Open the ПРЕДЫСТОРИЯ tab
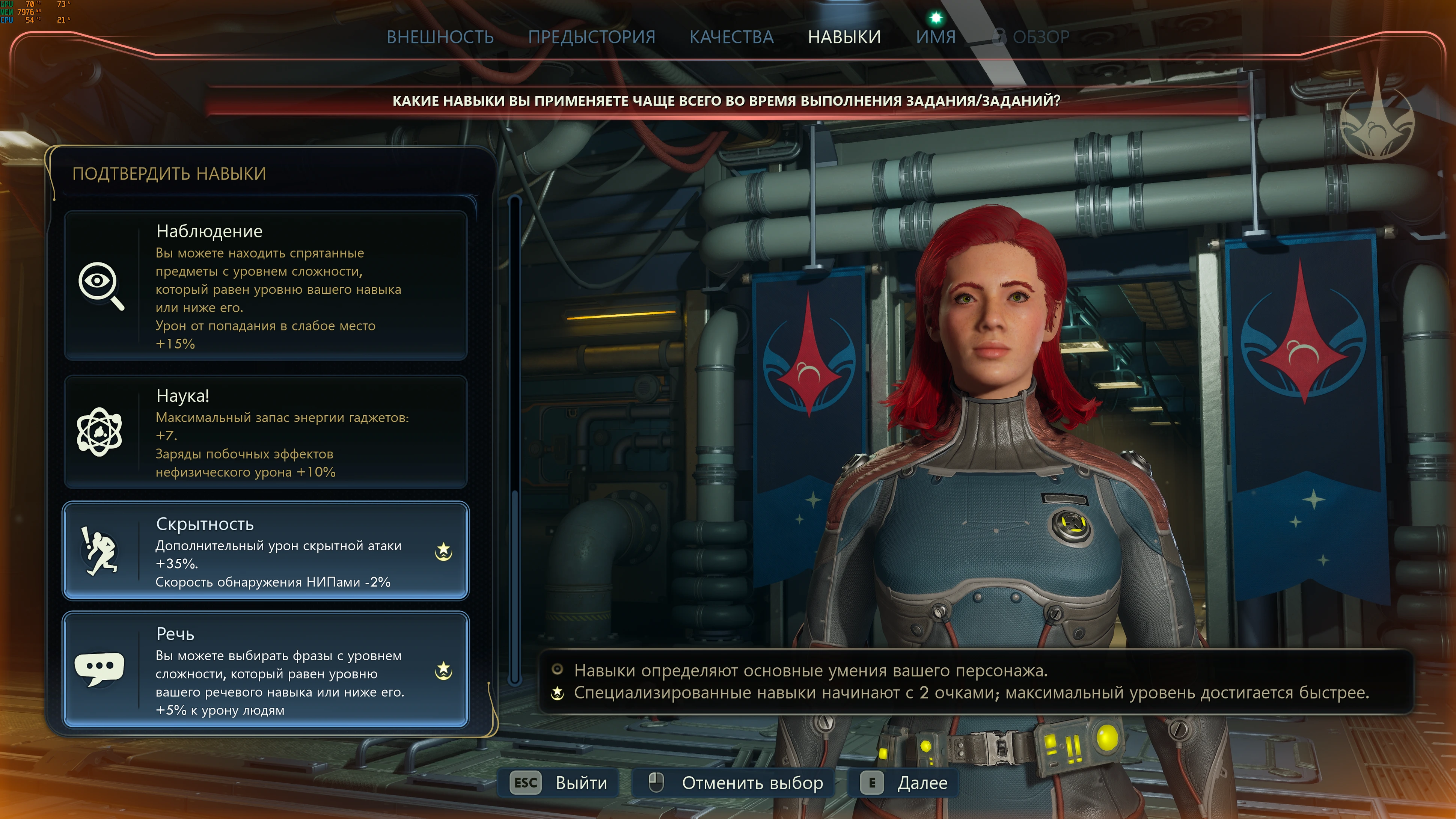Screen dimensions: 1456x819 (591, 37)
